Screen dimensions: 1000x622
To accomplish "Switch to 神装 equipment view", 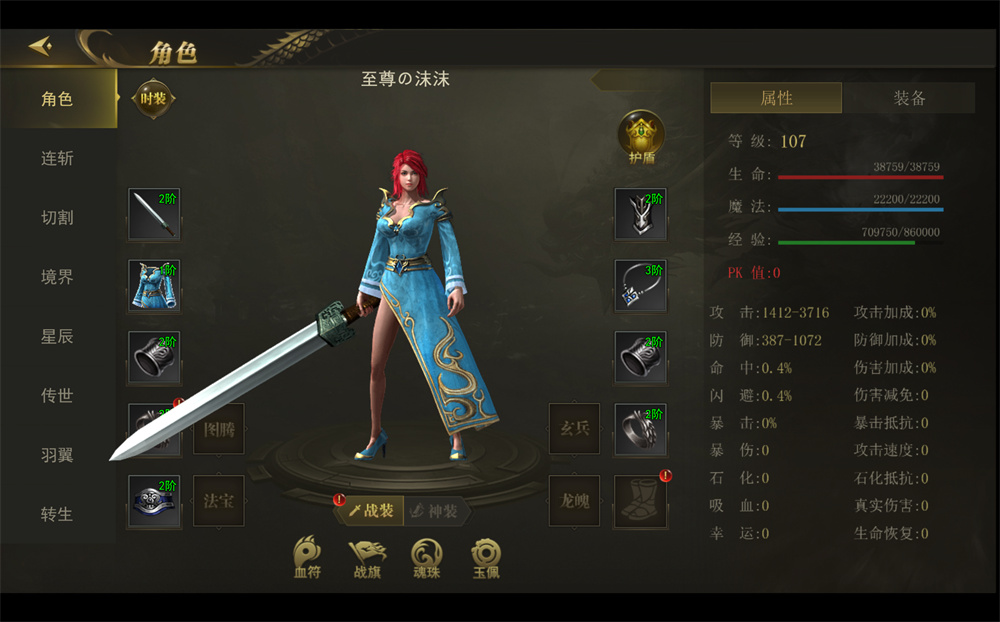I will 436,510.
